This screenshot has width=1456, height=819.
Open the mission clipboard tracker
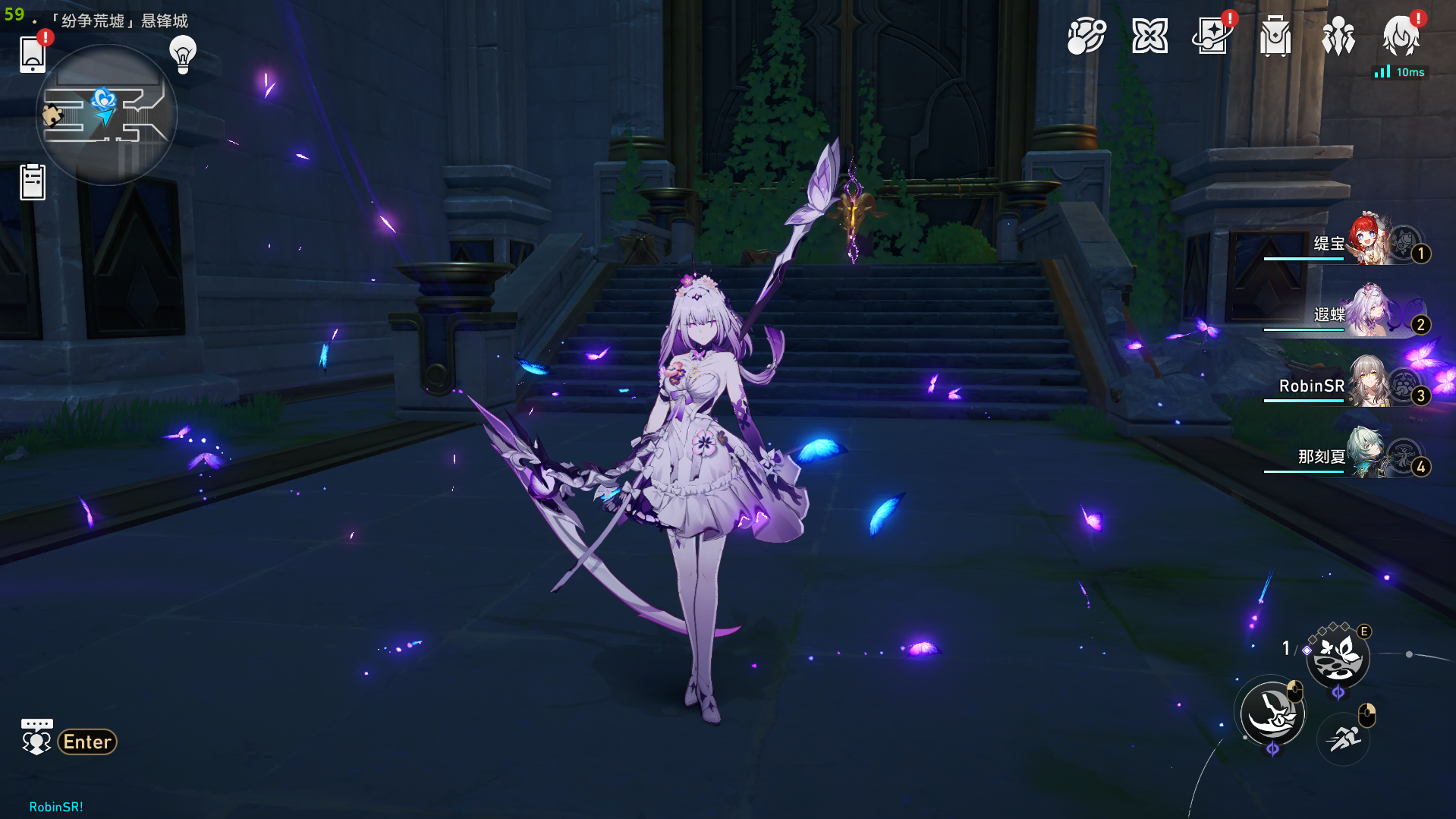[33, 182]
